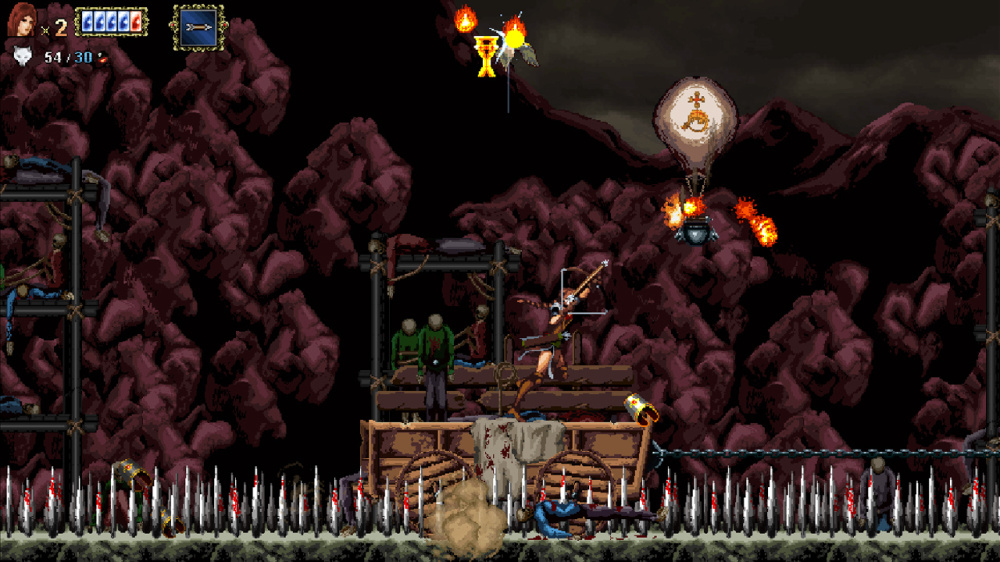Click the red-haired heroine portrait
This screenshot has height=562, width=1000.
click(x=22, y=20)
